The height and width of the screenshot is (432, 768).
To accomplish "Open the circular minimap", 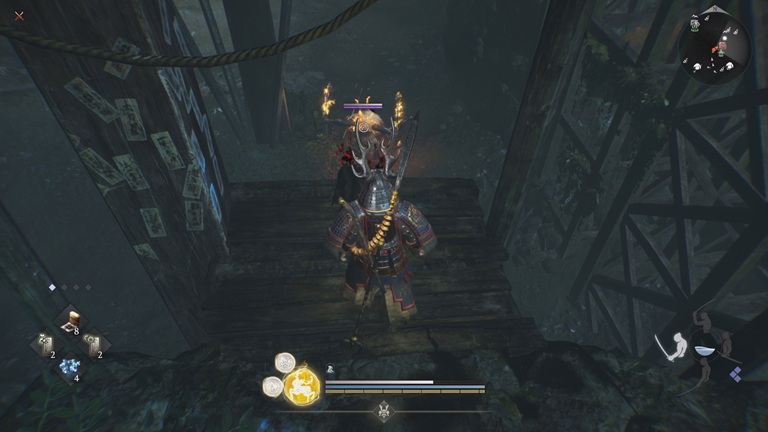I will (x=714, y=47).
